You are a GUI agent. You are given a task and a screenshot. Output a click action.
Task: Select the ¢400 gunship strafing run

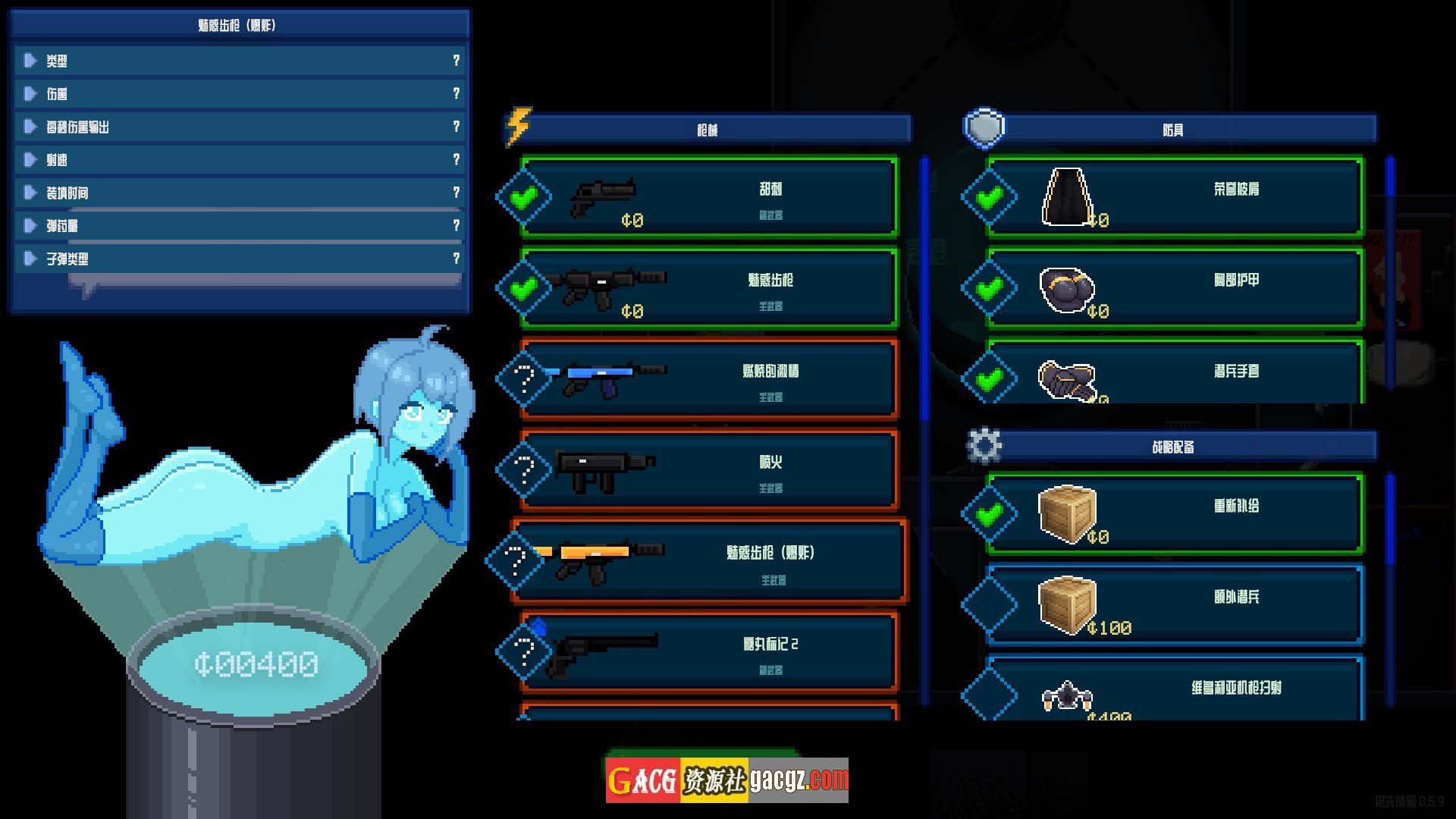[1174, 692]
